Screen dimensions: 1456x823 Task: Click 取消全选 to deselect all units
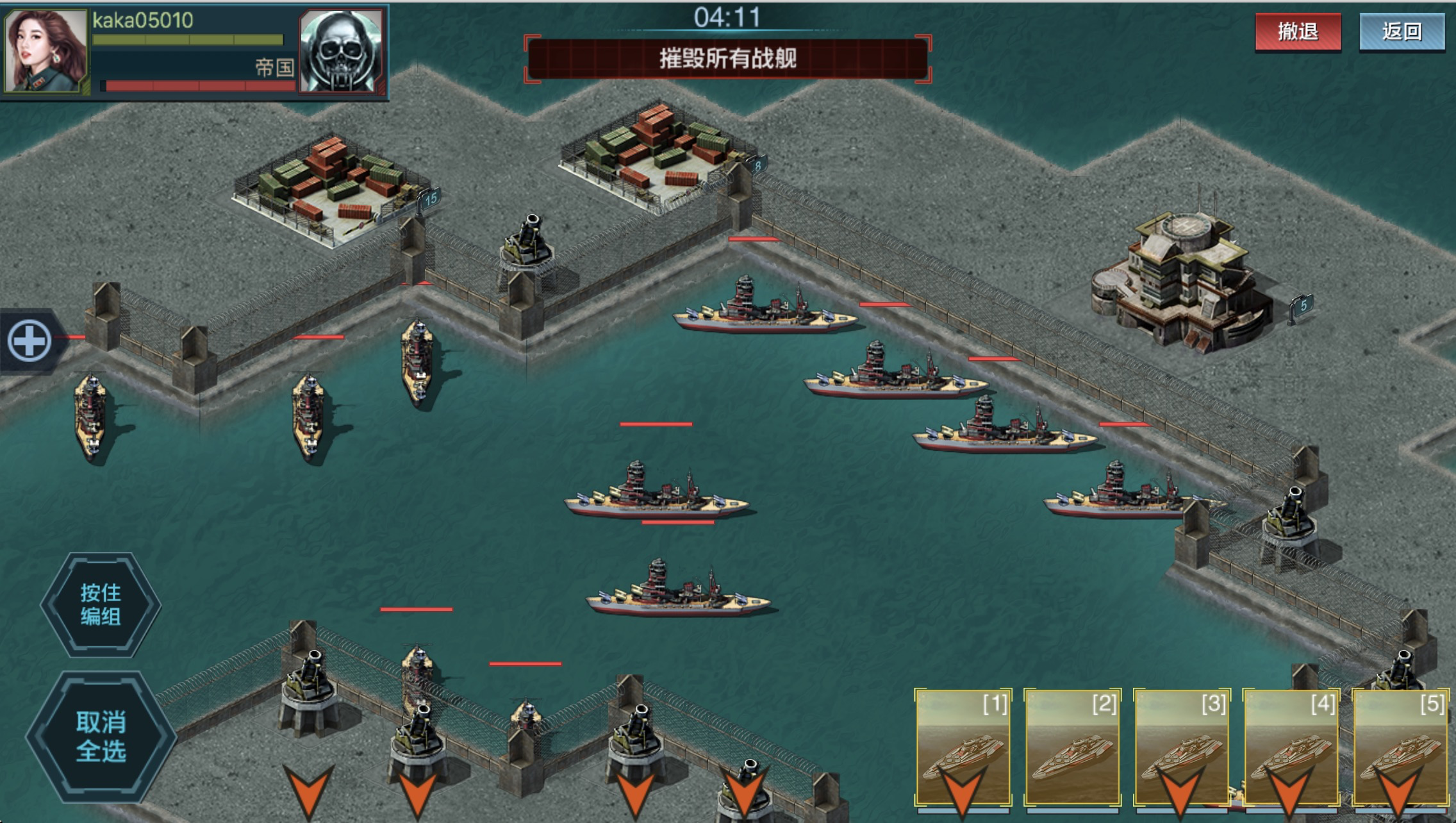(x=101, y=736)
